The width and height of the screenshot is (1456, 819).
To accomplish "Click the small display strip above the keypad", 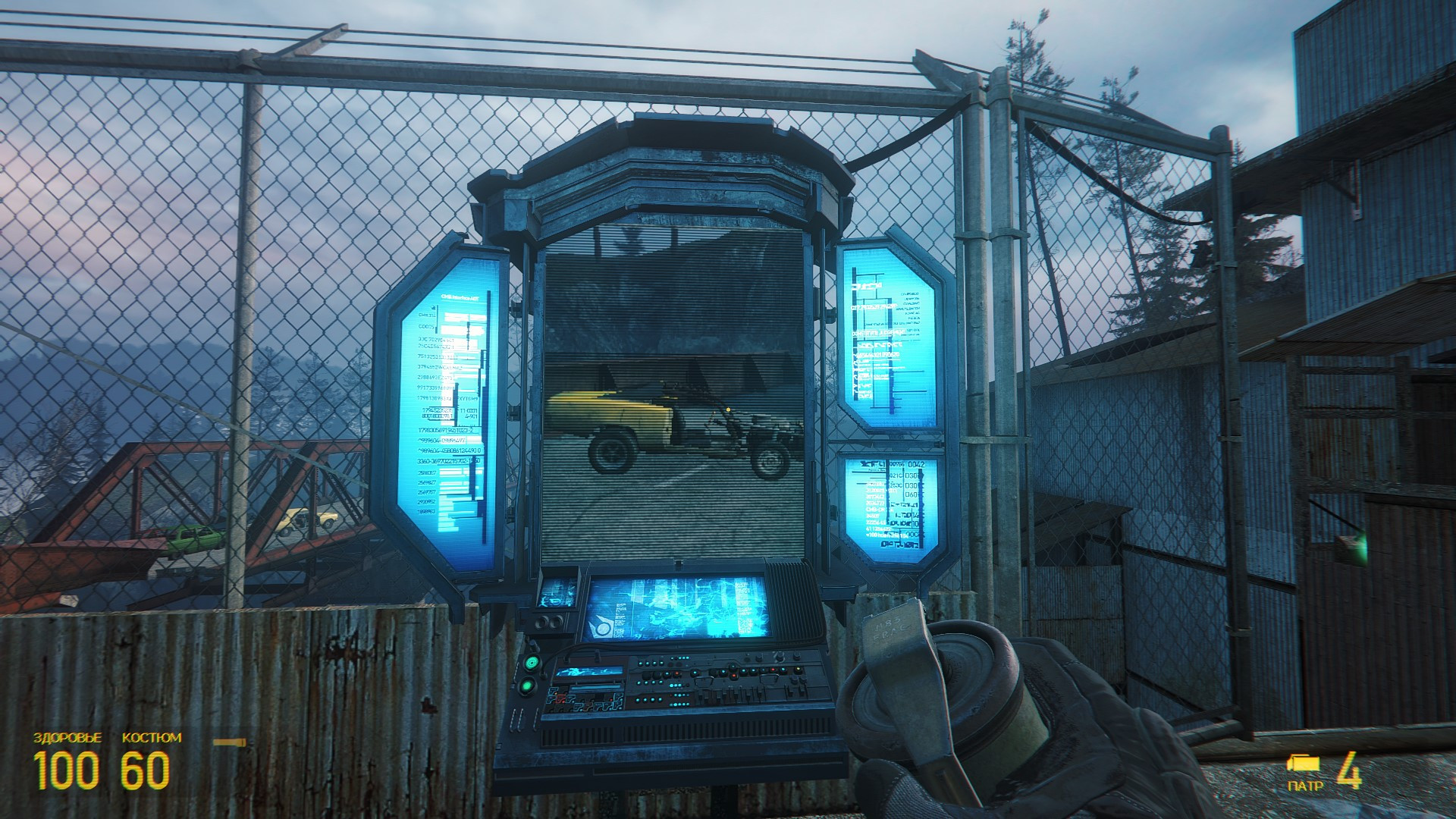I will click(588, 672).
